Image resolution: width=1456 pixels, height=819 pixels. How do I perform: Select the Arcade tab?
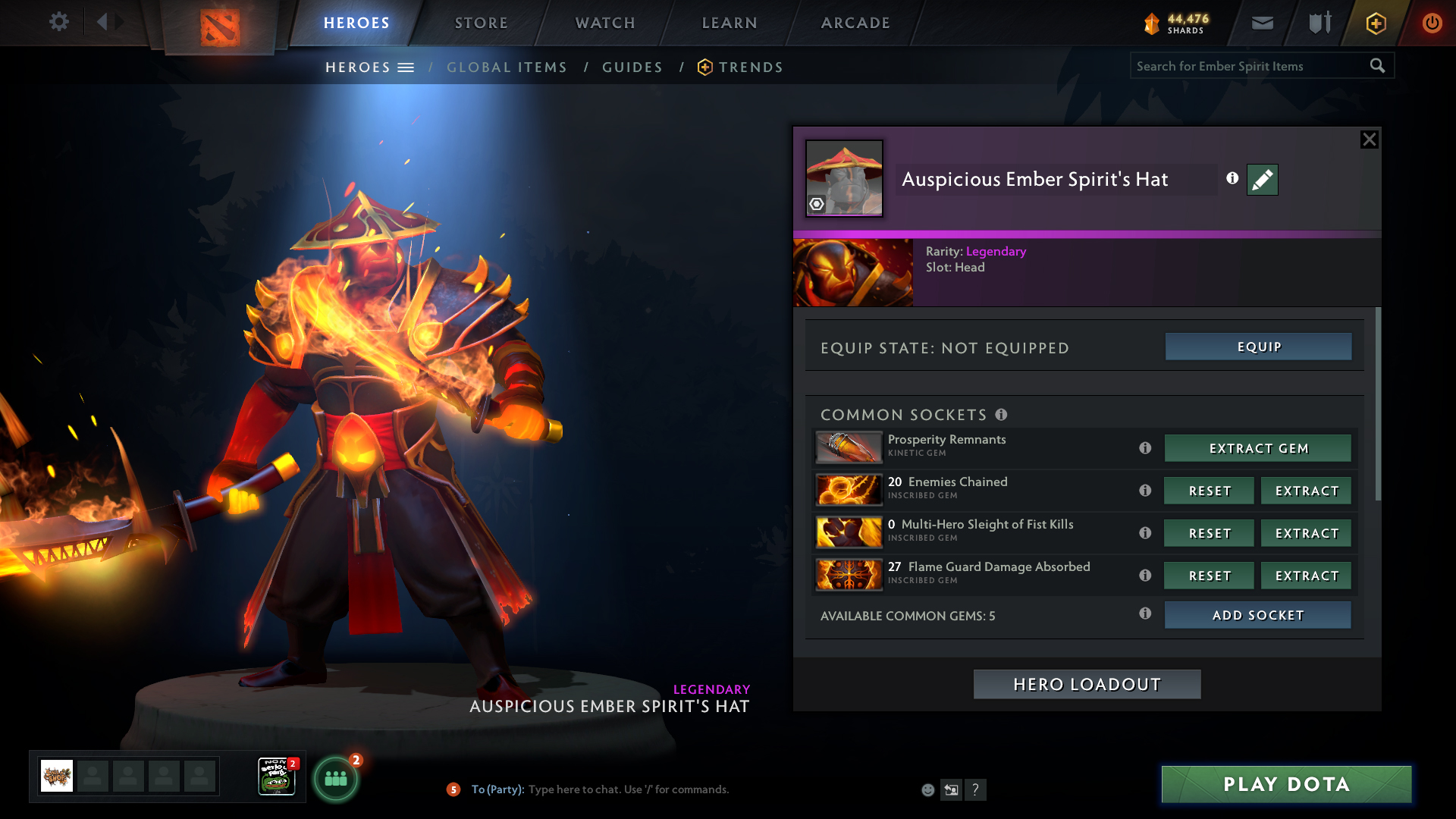855,23
